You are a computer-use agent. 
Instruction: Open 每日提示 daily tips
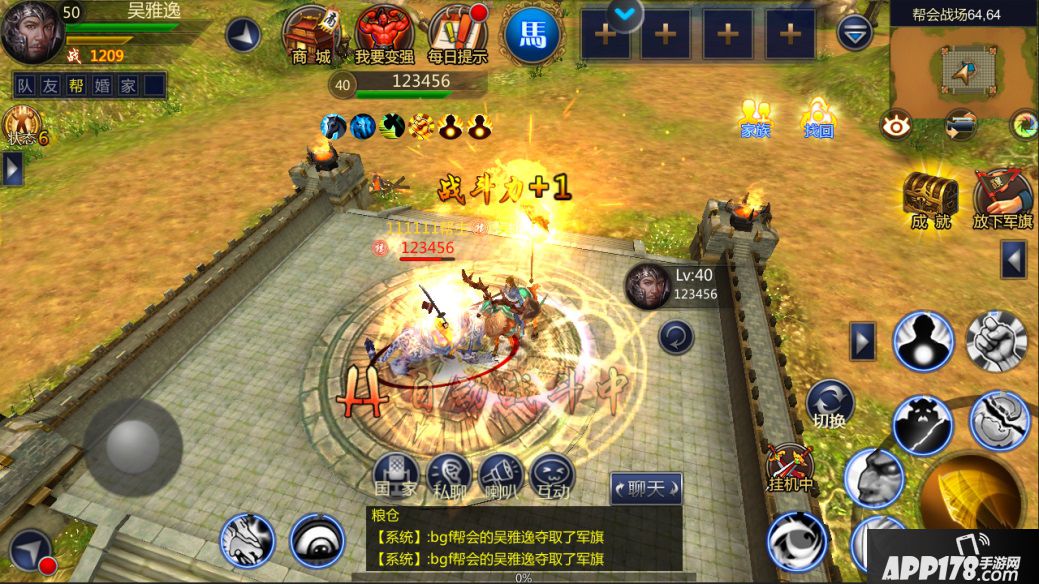(457, 34)
